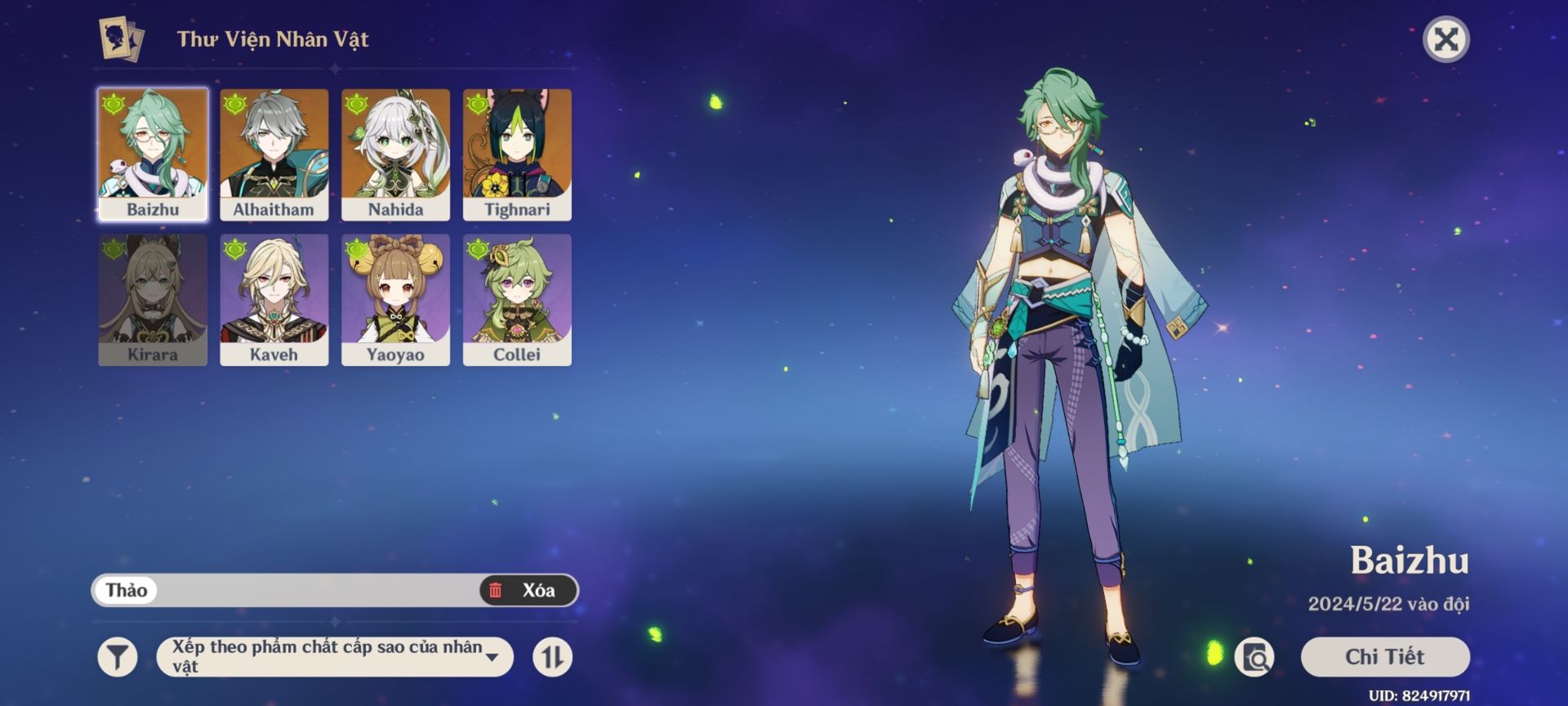Open the sort-by star quality dropdown
Viewport: 1568px width, 706px height.
pyautogui.click(x=335, y=657)
